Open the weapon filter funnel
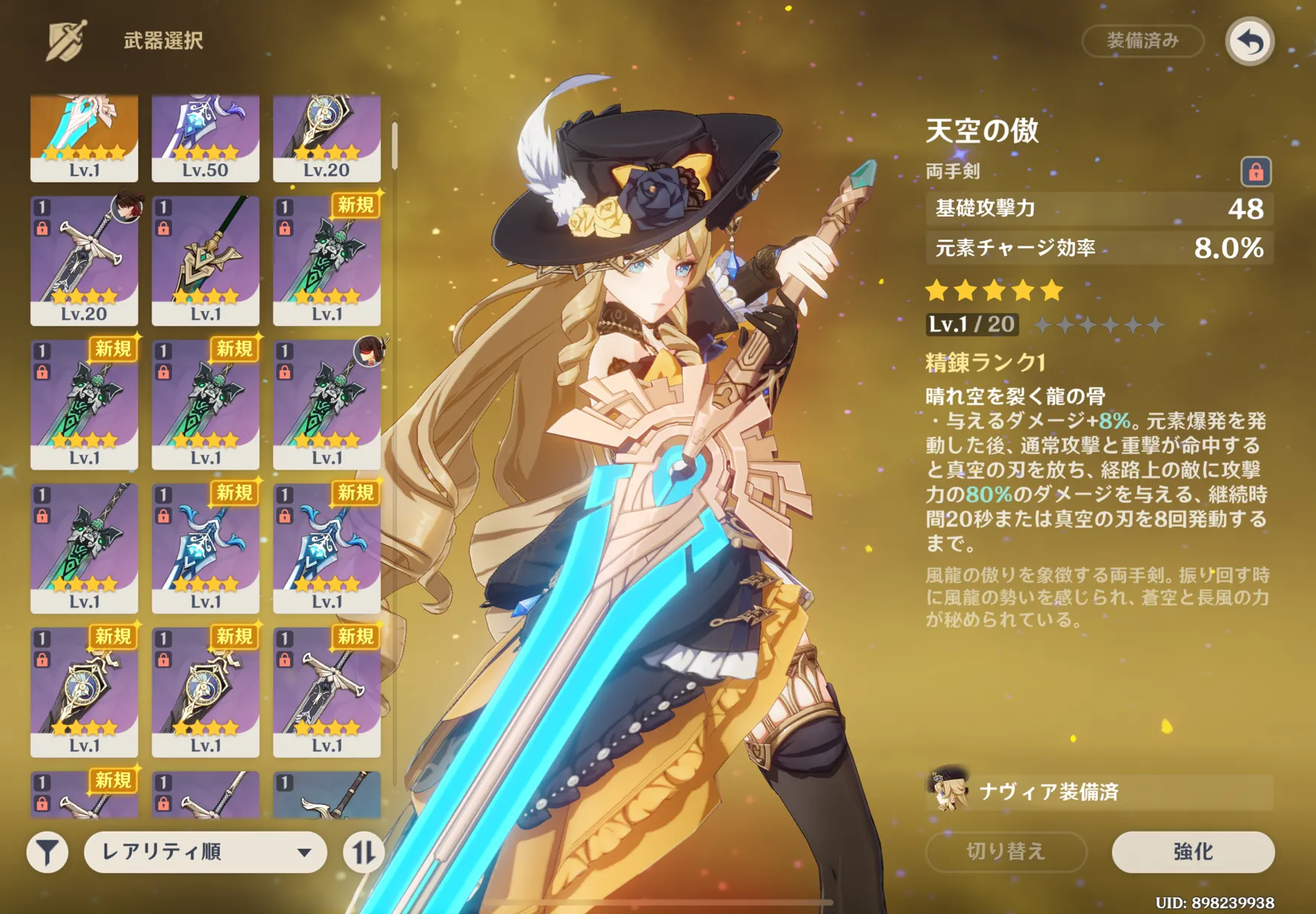This screenshot has width=1316, height=914. (48, 852)
